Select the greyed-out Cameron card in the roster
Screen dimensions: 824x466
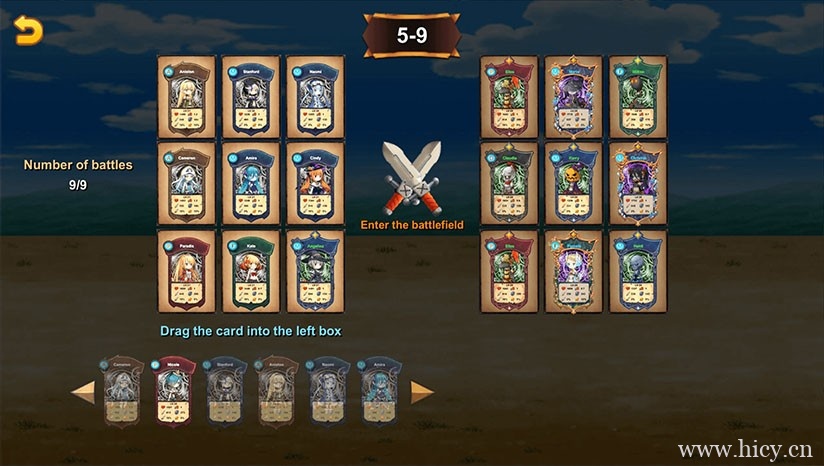click(x=120, y=391)
